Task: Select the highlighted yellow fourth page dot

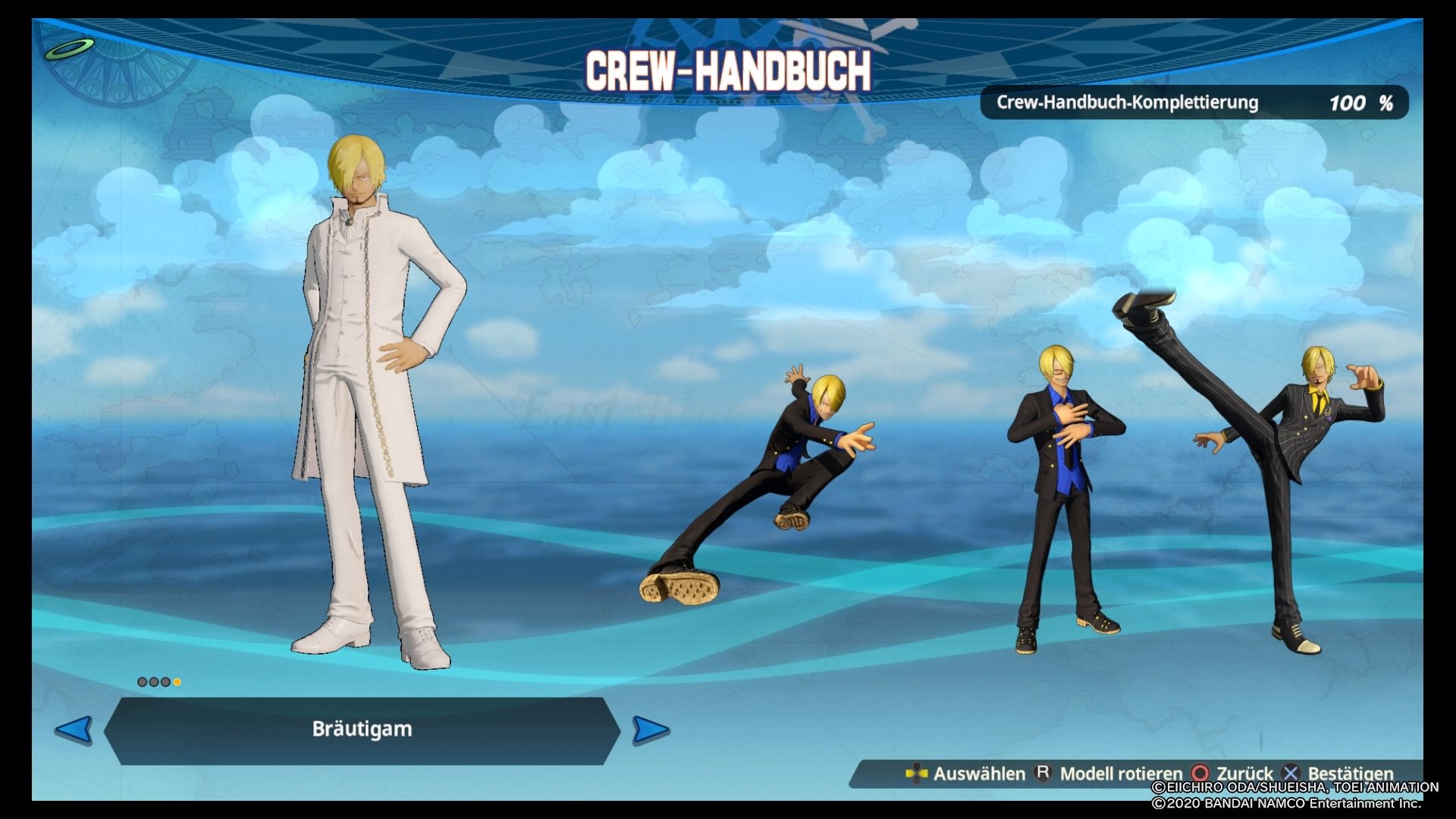Action: (x=177, y=682)
